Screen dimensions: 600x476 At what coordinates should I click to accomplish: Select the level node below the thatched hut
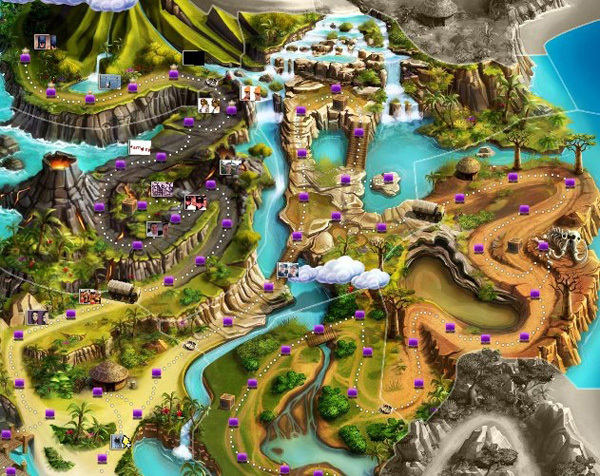click(97, 392)
